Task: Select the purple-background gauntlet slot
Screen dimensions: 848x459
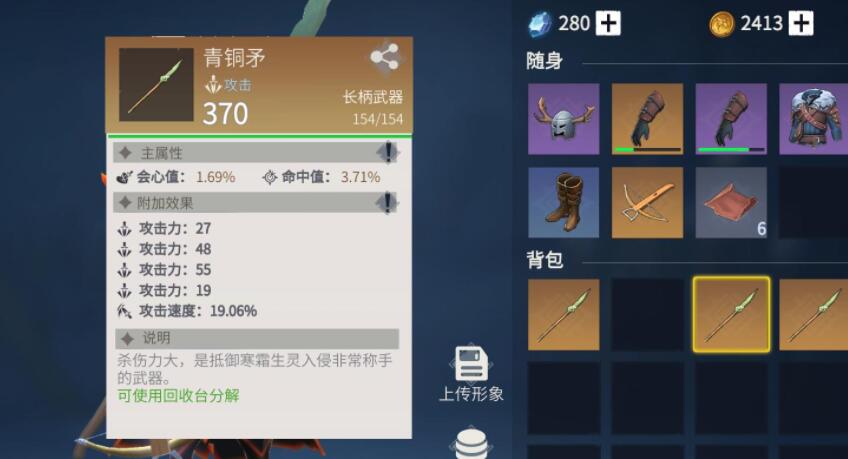Action: (731, 119)
